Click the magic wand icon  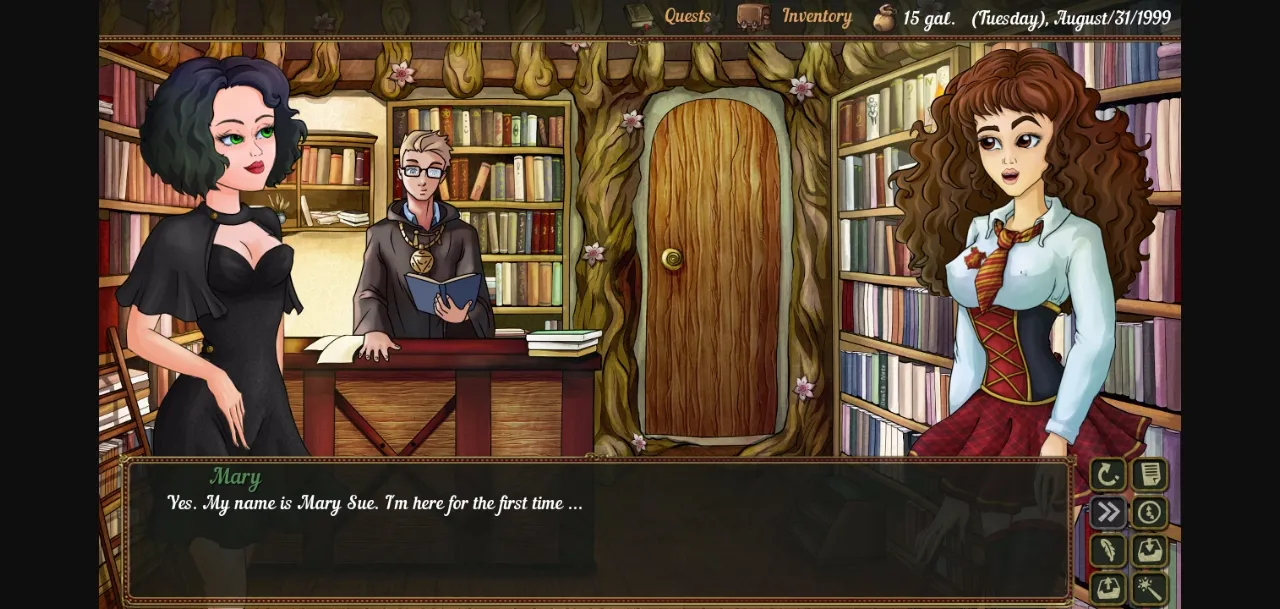coord(1150,588)
